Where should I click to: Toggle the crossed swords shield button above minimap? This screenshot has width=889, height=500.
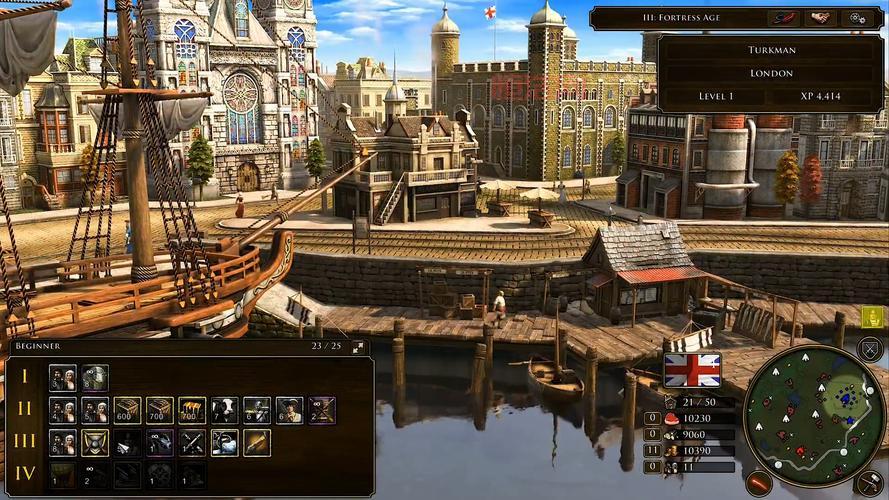(x=870, y=349)
